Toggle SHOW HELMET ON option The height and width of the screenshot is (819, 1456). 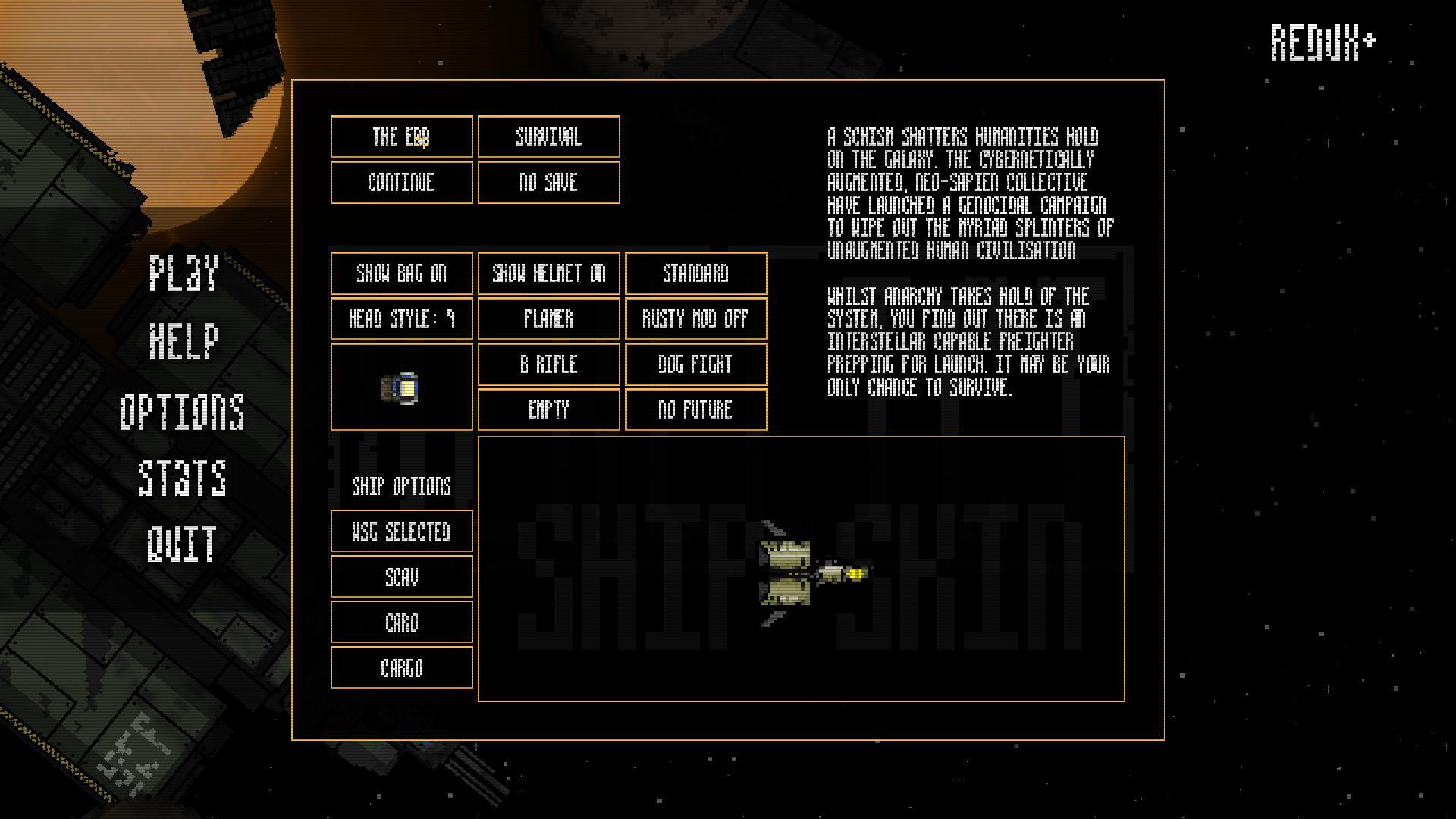pos(548,274)
